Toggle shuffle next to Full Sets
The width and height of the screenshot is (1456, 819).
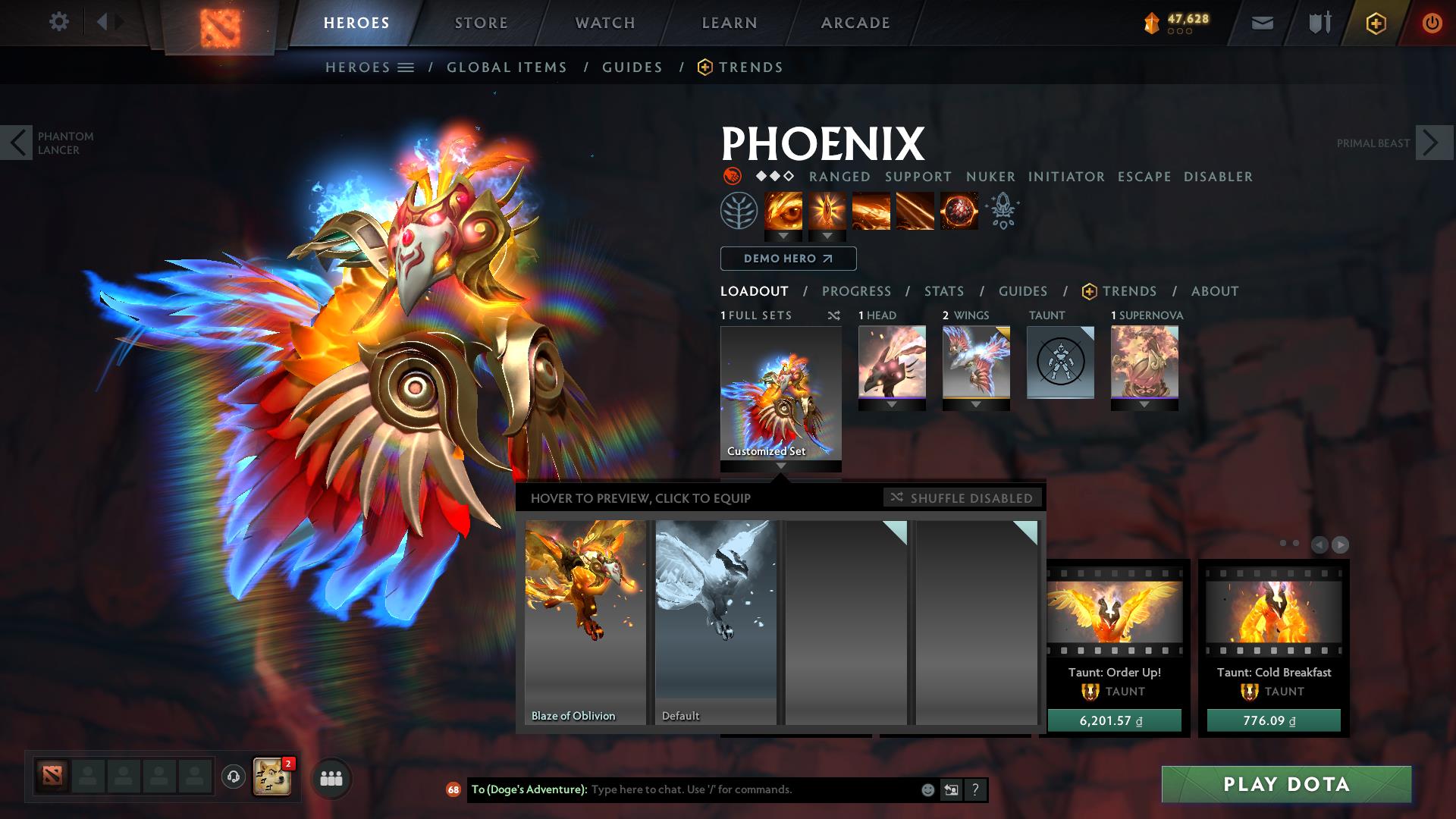(833, 315)
